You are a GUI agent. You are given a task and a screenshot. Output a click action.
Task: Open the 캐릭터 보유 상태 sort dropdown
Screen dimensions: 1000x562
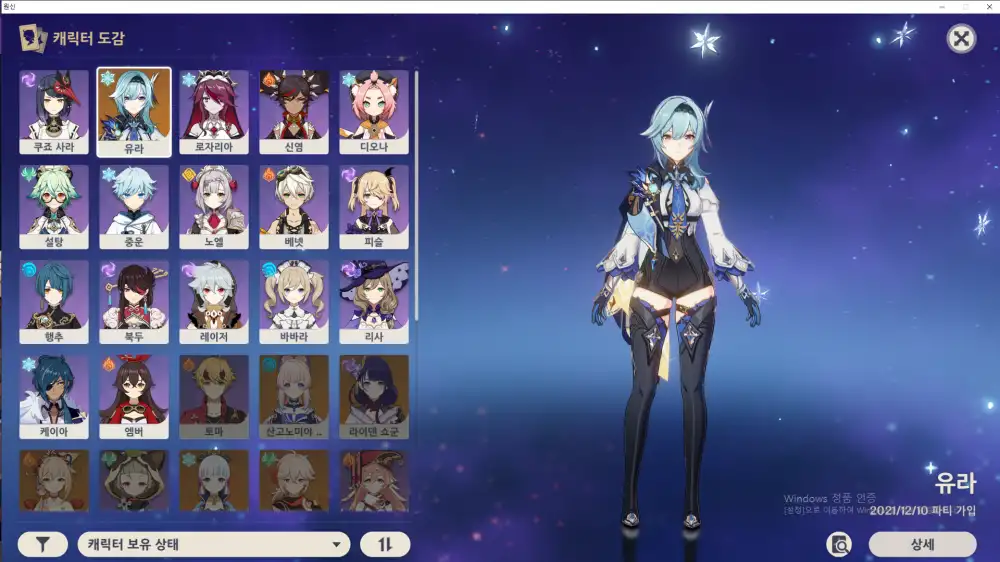(x=213, y=545)
